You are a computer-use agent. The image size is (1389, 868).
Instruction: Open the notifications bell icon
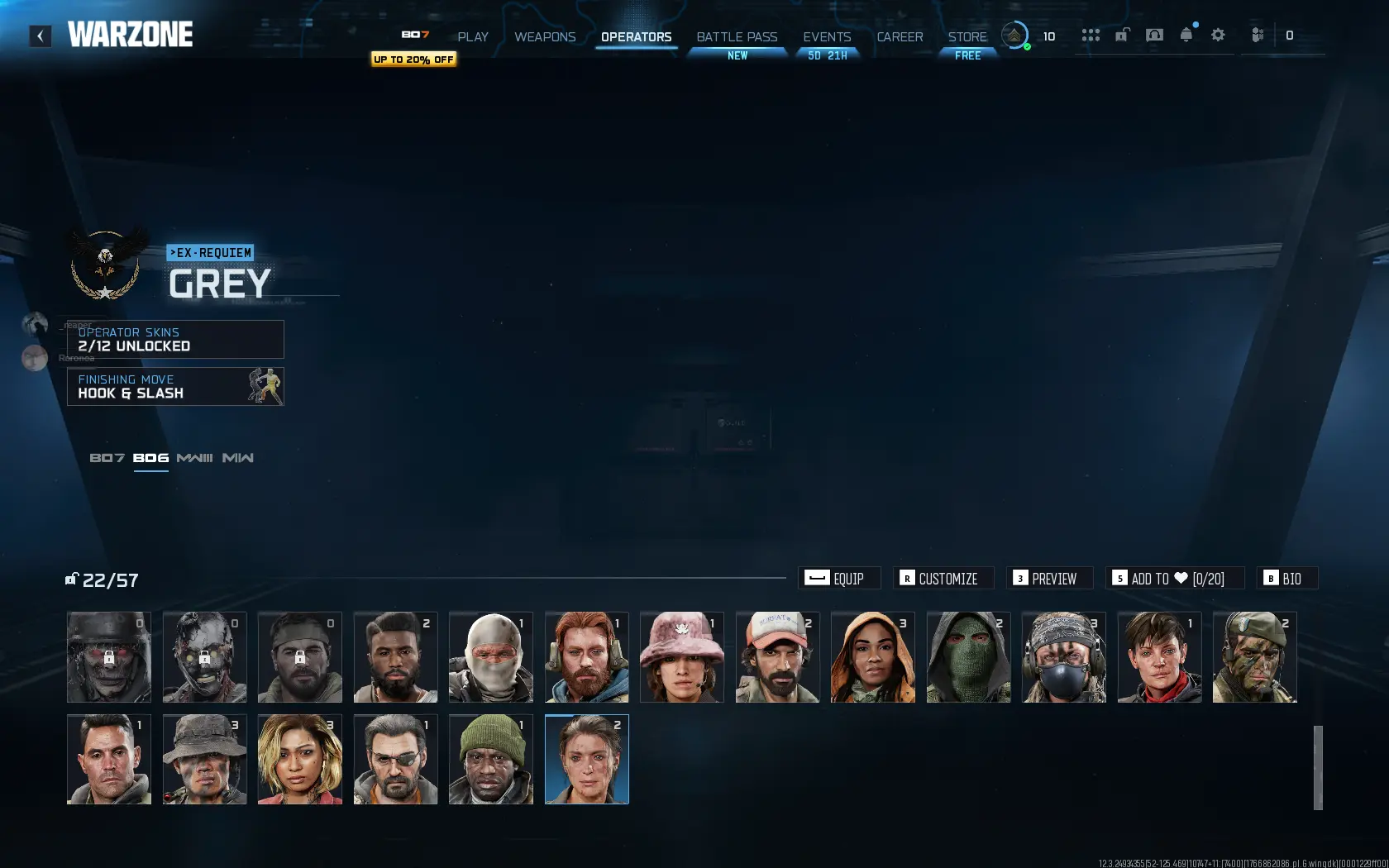coord(1186,35)
